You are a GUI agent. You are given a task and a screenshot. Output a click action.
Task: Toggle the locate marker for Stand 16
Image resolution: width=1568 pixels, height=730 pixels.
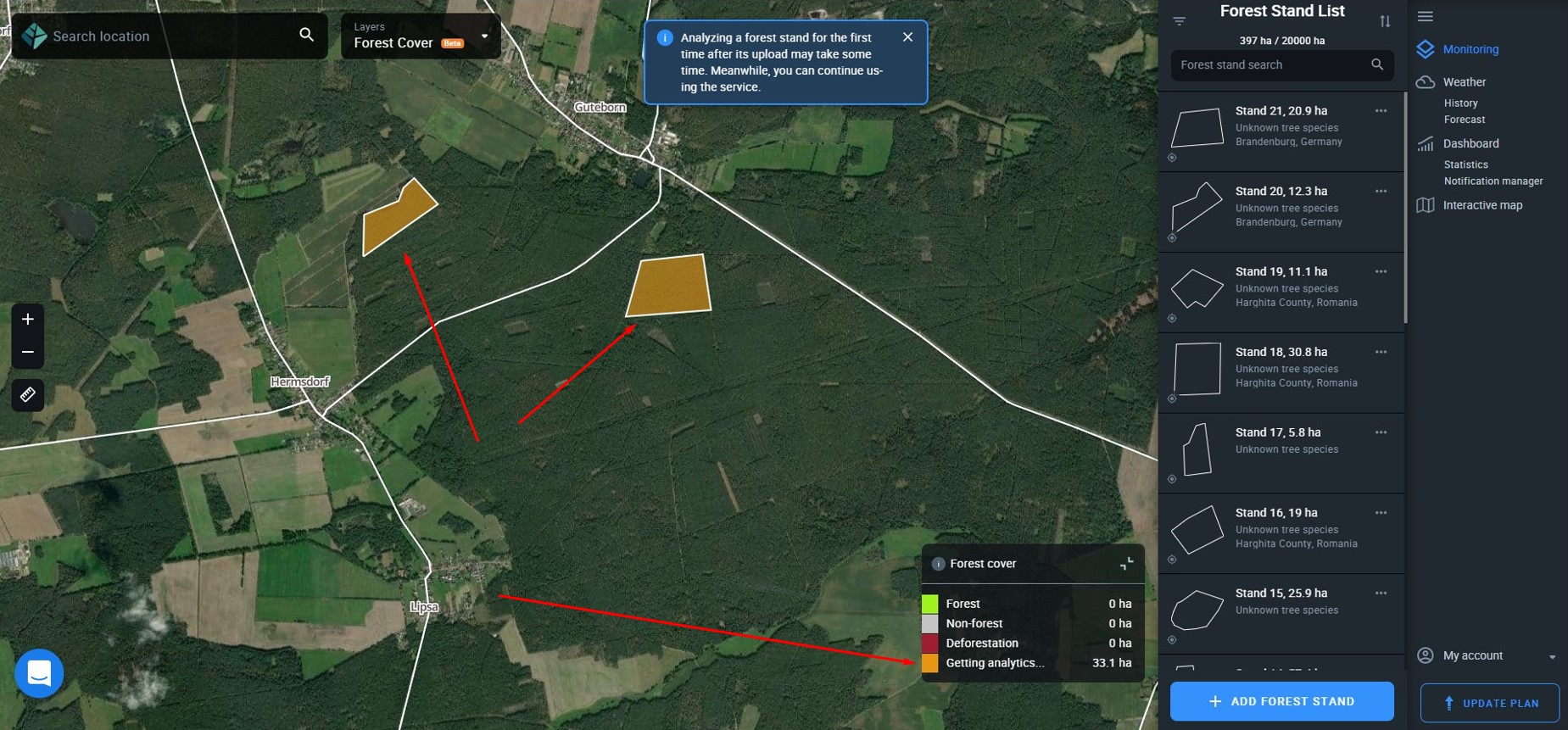tap(1173, 560)
